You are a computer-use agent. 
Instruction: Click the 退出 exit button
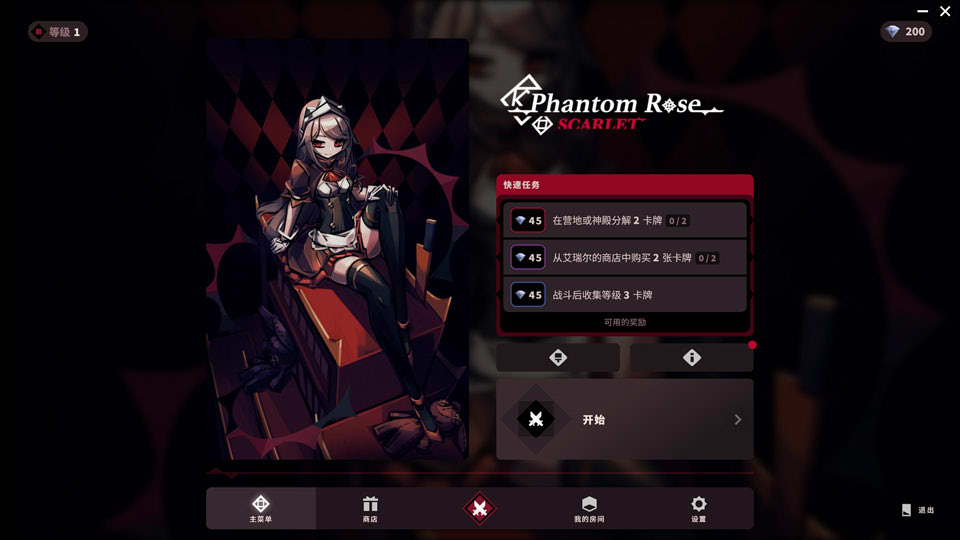click(918, 510)
